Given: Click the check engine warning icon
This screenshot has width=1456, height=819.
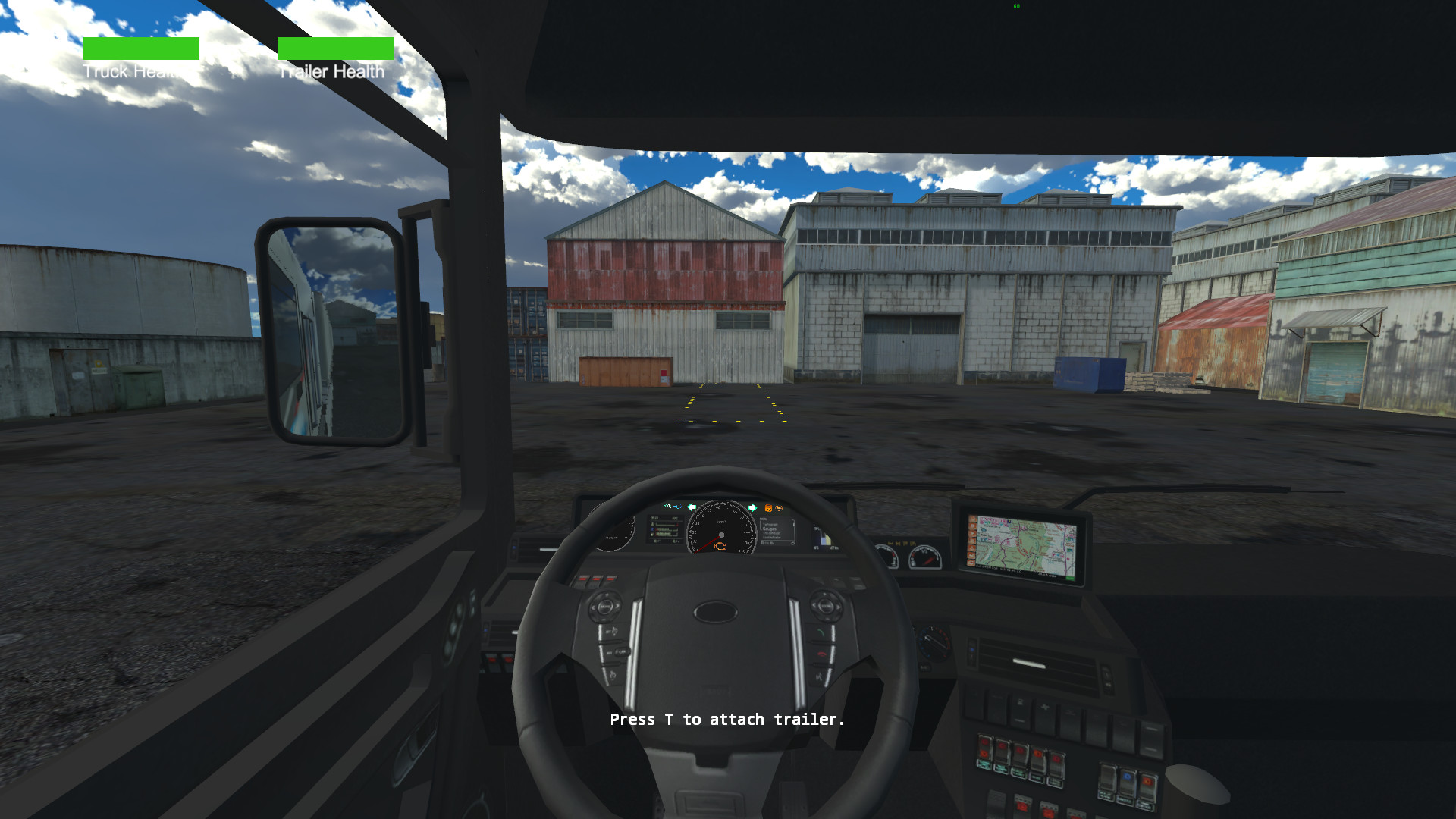Looking at the screenshot, I should coord(720,547).
